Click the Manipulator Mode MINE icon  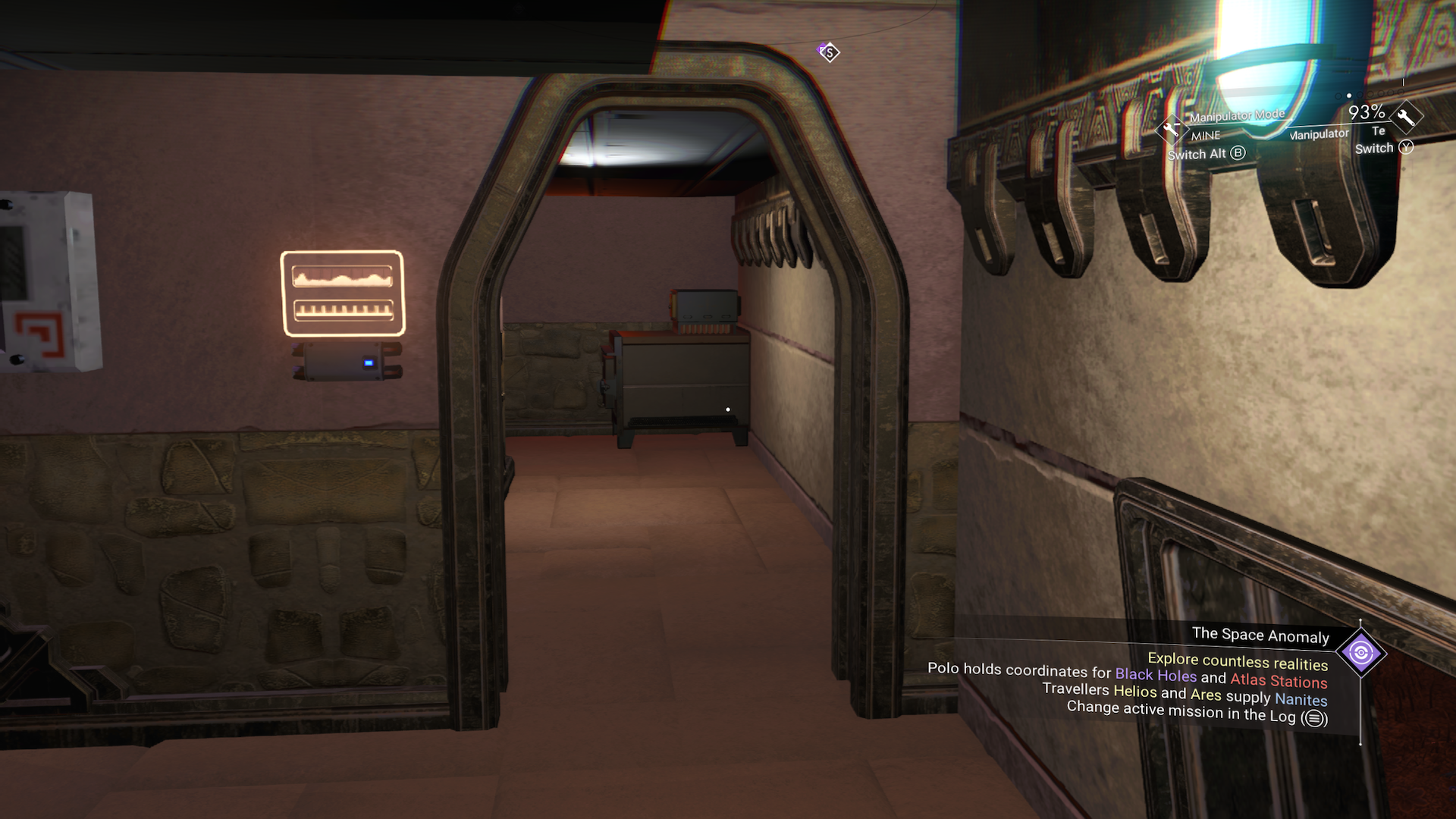click(x=1171, y=130)
